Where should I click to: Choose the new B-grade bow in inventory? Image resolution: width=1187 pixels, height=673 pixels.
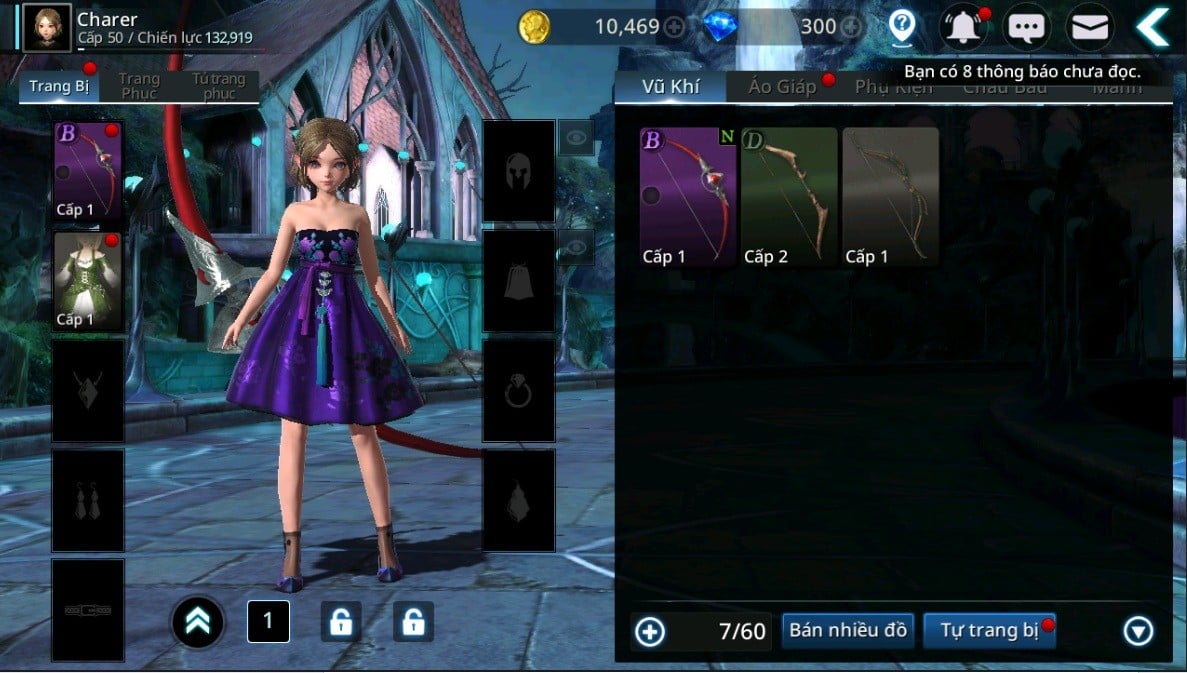click(688, 197)
